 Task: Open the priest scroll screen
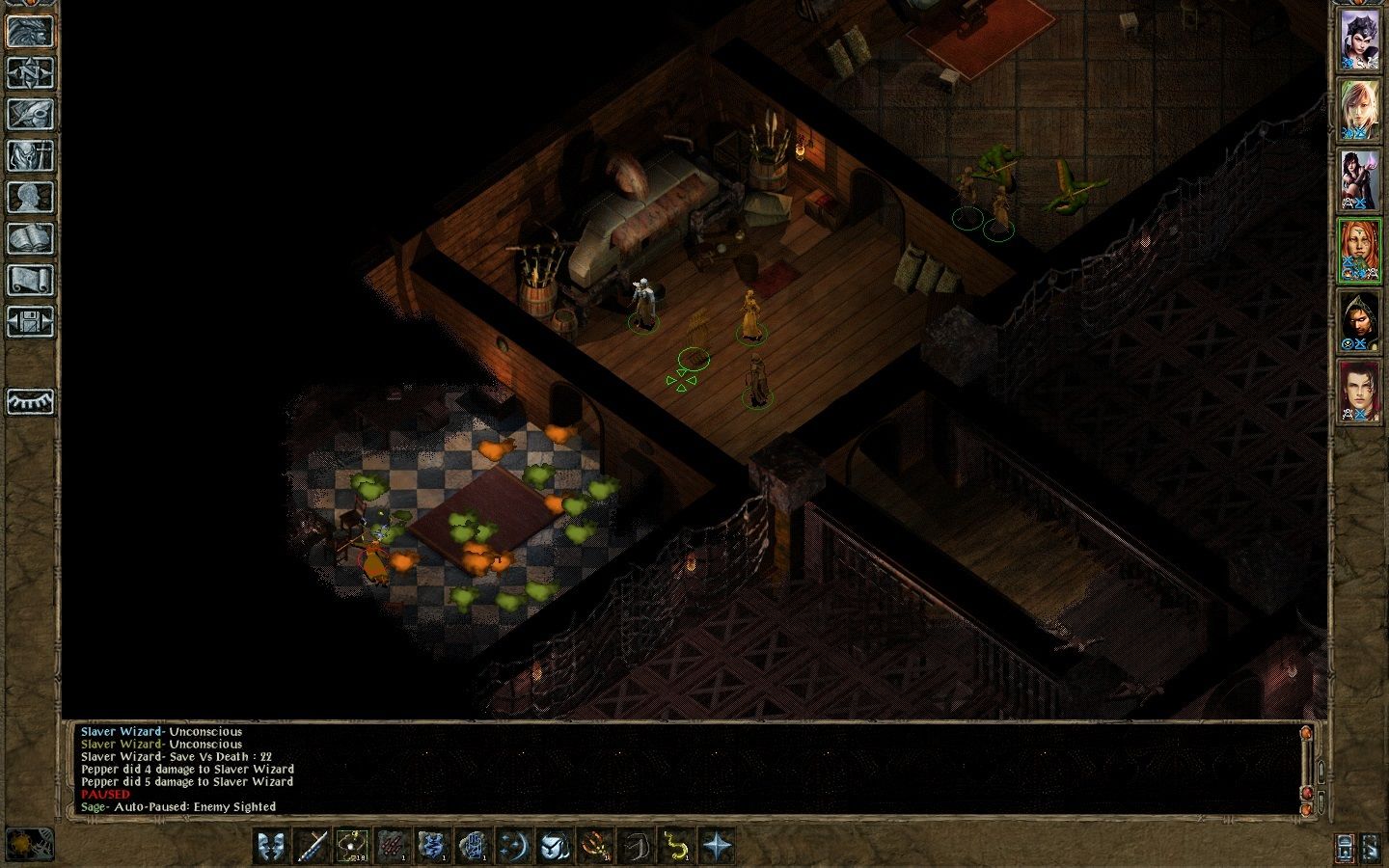coord(30,280)
